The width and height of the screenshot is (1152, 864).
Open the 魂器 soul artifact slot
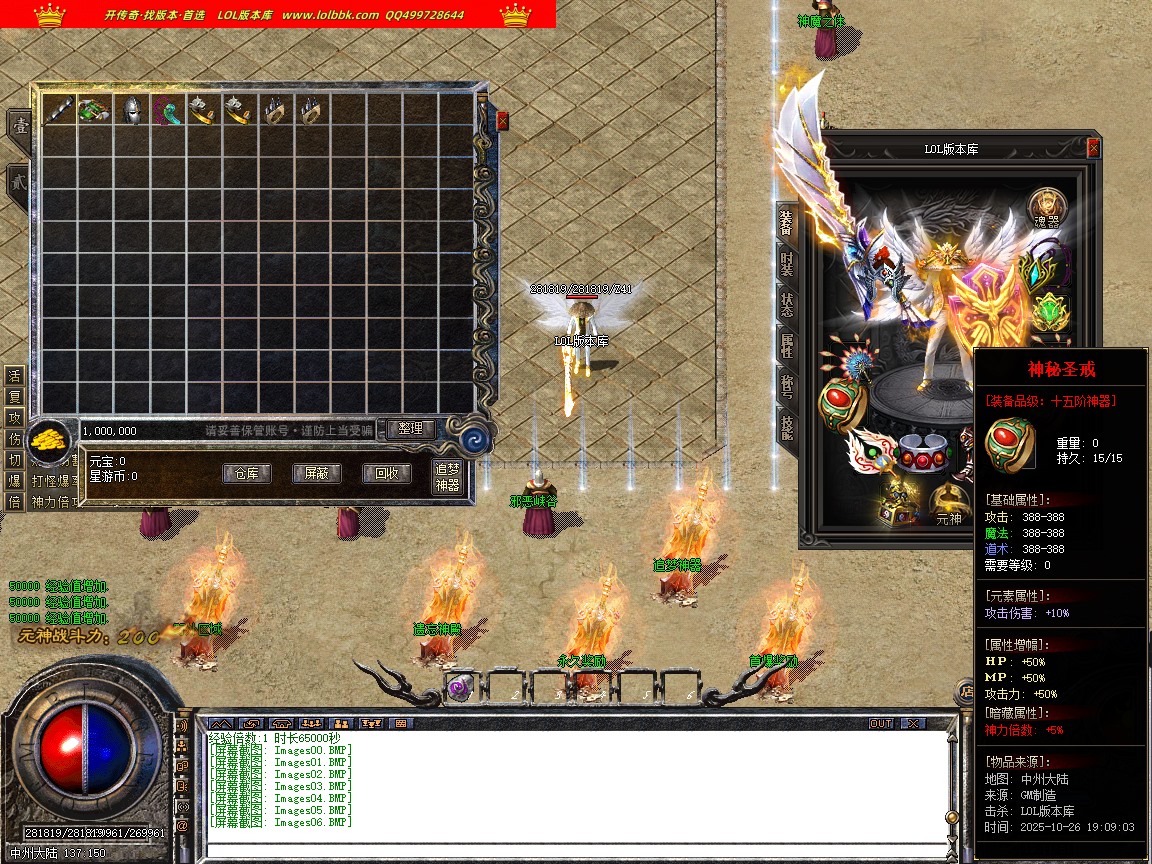pos(1048,208)
